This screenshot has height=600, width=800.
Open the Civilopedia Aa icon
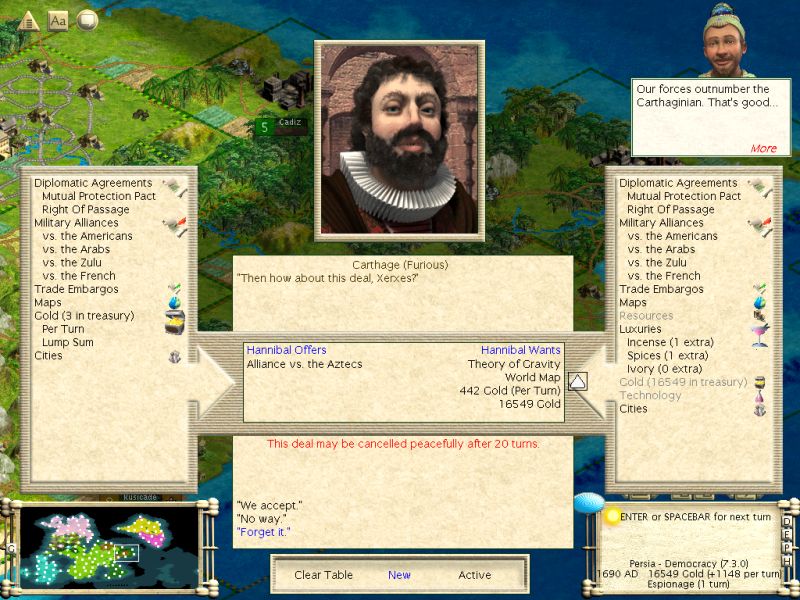click(x=57, y=19)
